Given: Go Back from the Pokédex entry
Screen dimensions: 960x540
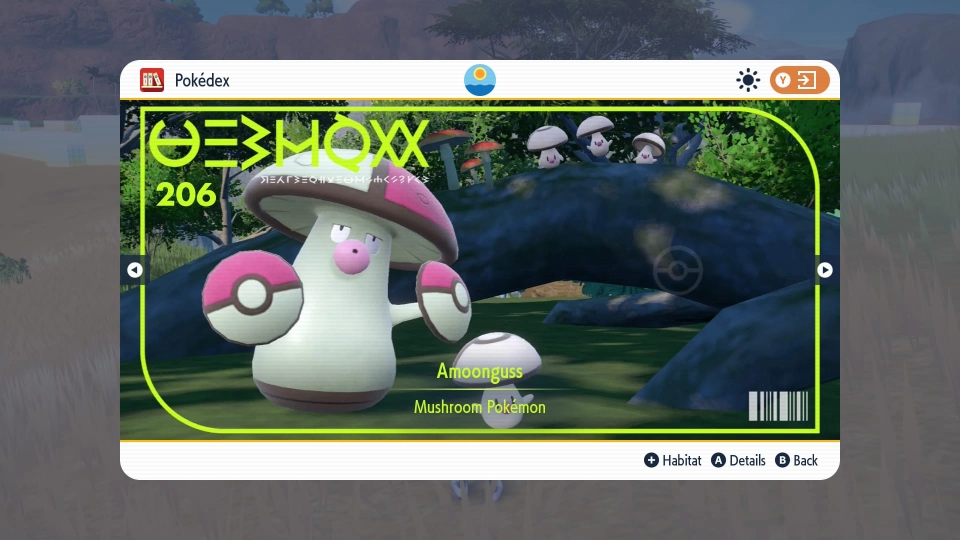Looking at the screenshot, I should pyautogui.click(x=796, y=460).
